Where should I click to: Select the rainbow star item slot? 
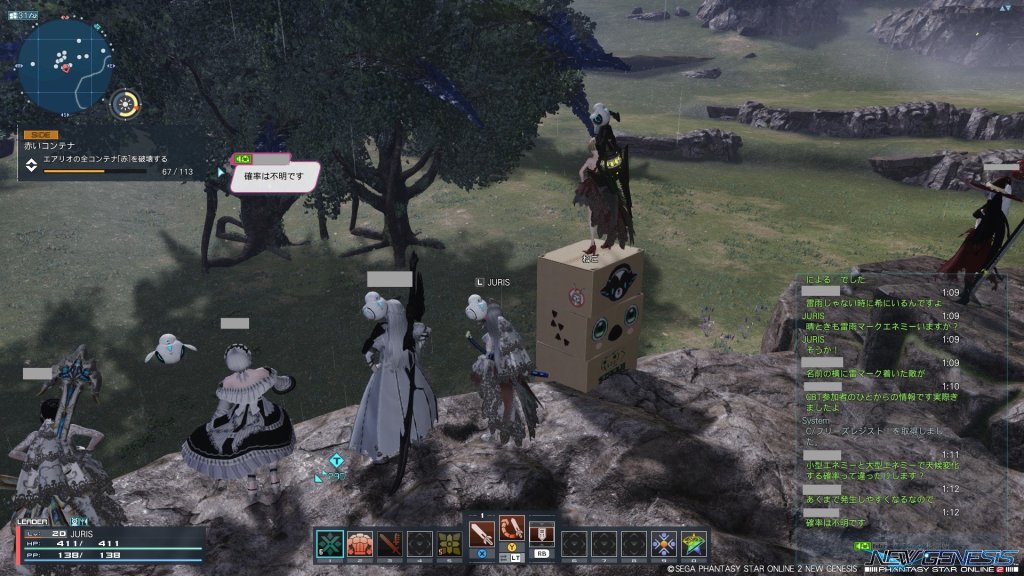(694, 544)
